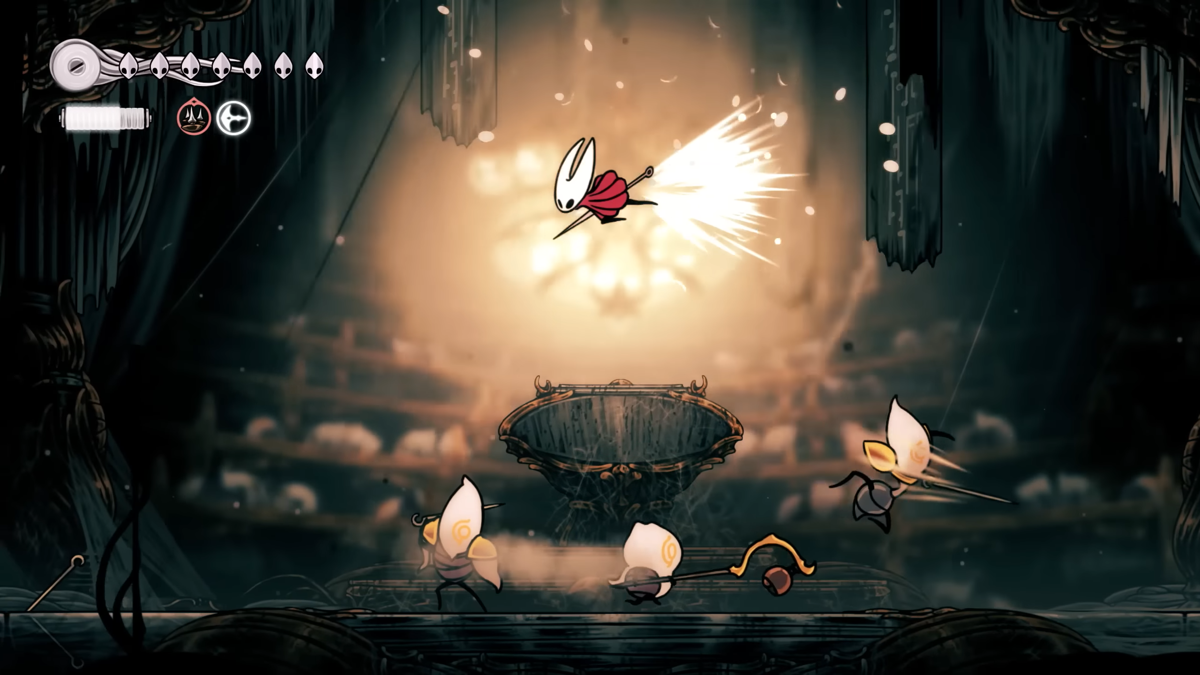Activate the white crossbow skill icon

[234, 118]
